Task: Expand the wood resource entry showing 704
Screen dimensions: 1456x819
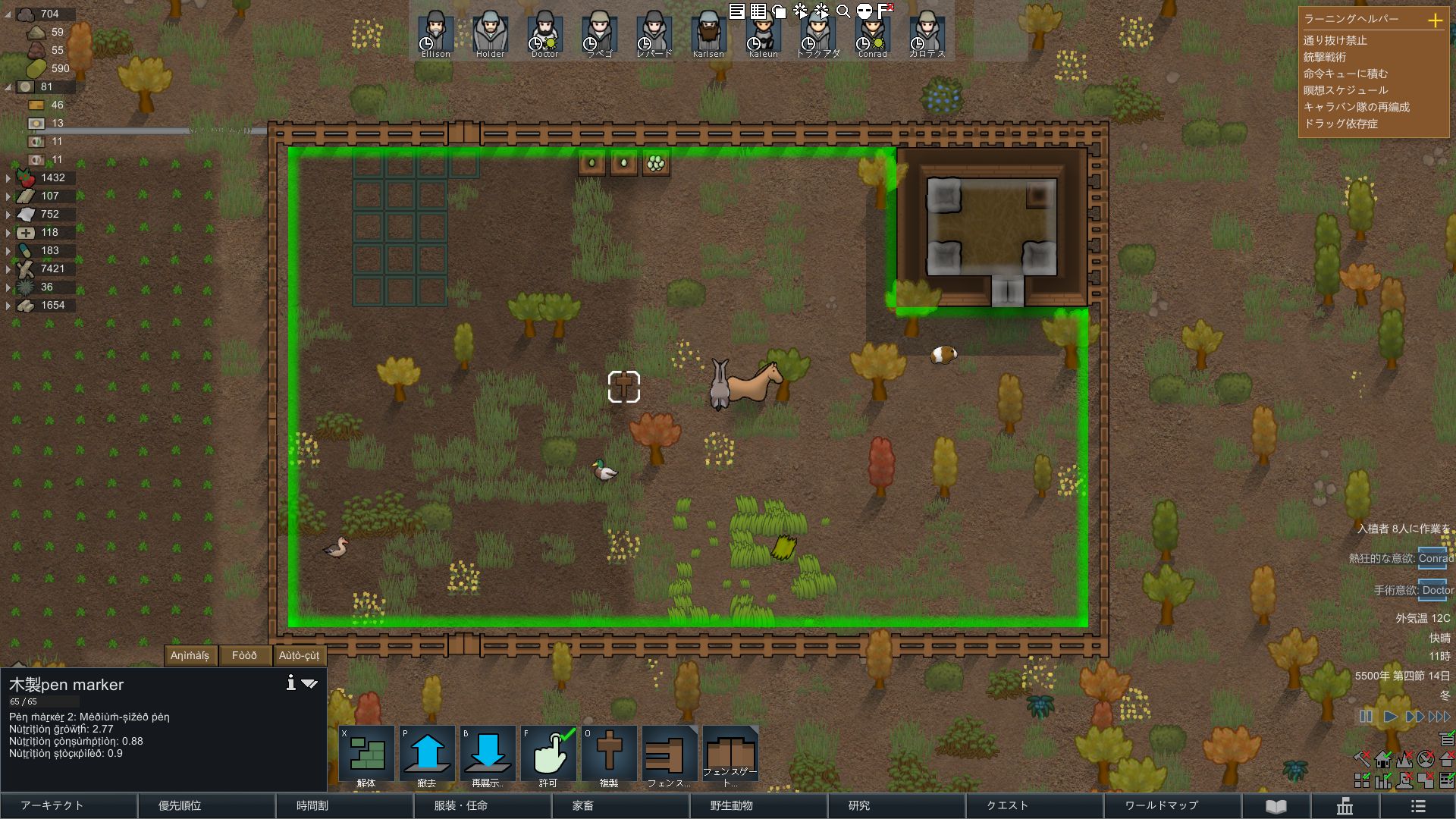Action: (x=8, y=14)
